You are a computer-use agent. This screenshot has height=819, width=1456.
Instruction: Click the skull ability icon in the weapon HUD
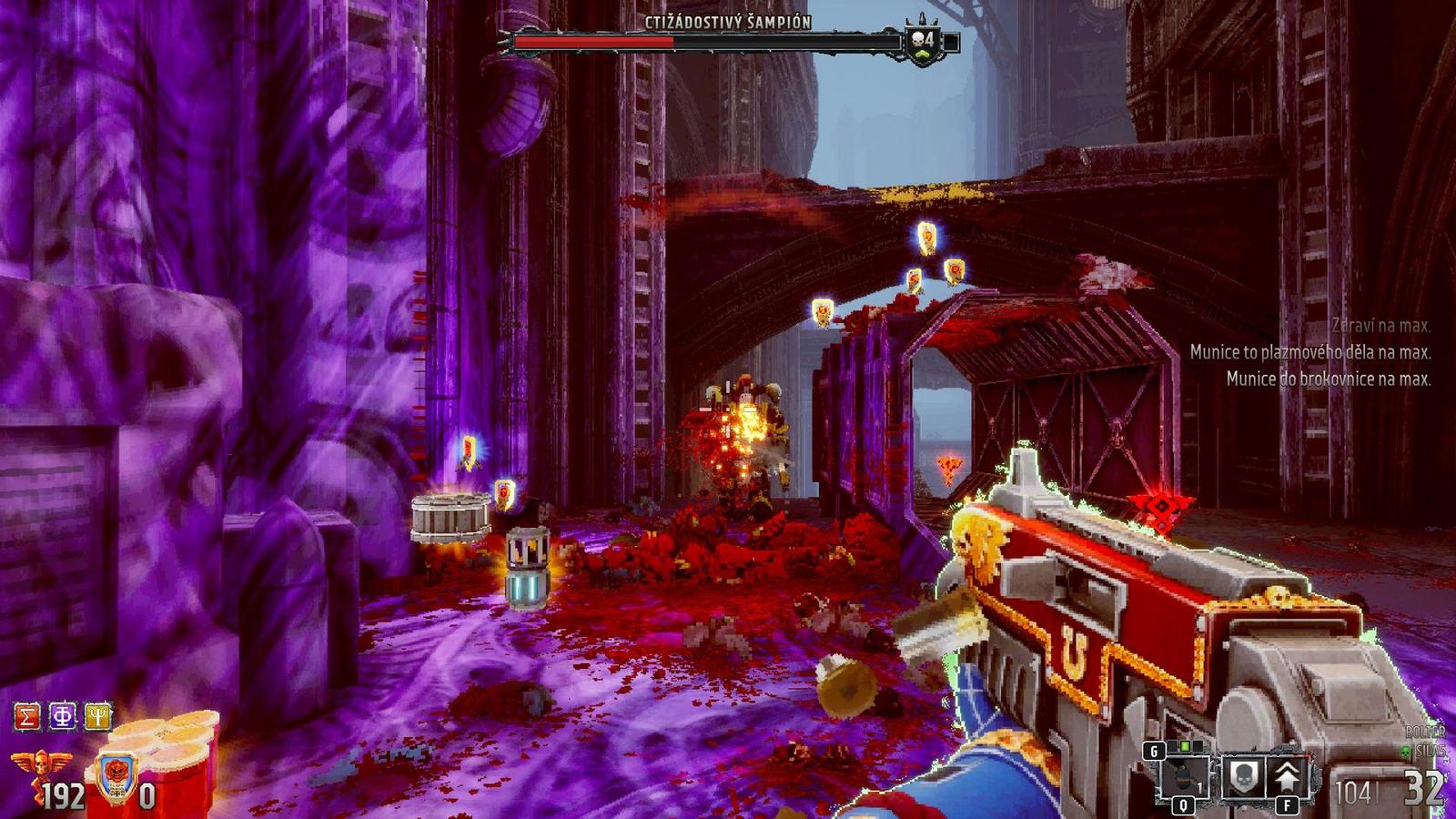(1244, 776)
